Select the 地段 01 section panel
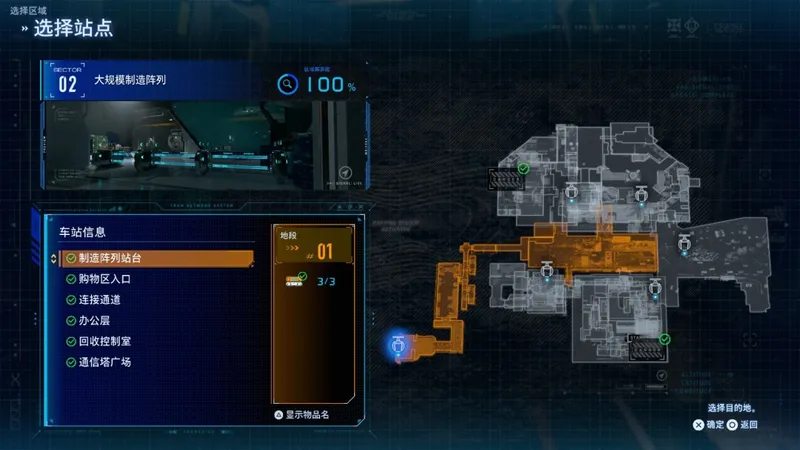Image resolution: width=800 pixels, height=450 pixels. click(314, 245)
